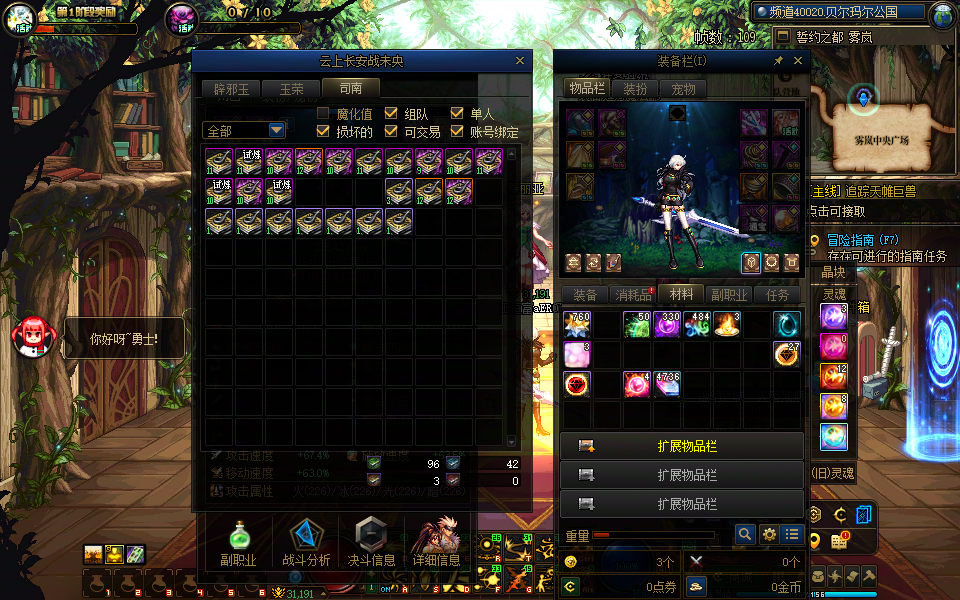Open the 消耗品 inventory tab
Screen dimensions: 960x600
633,295
